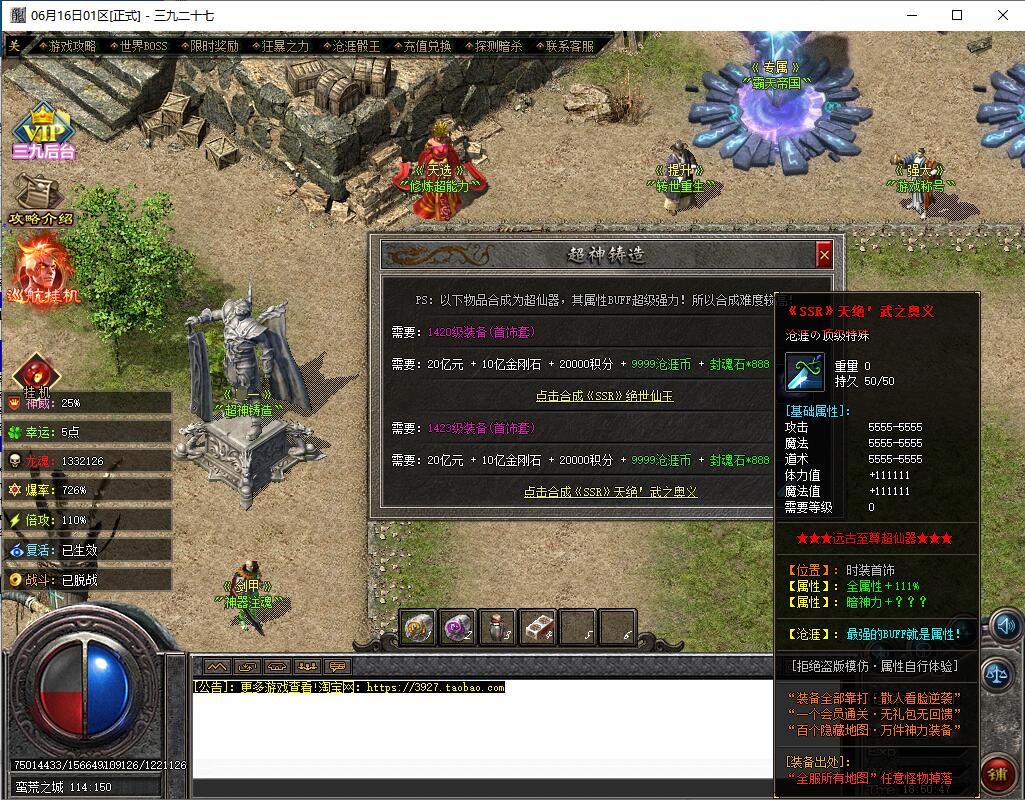1025x800 pixels.
Task: Use the purple scroll in hotbar slot 2
Action: tap(458, 626)
